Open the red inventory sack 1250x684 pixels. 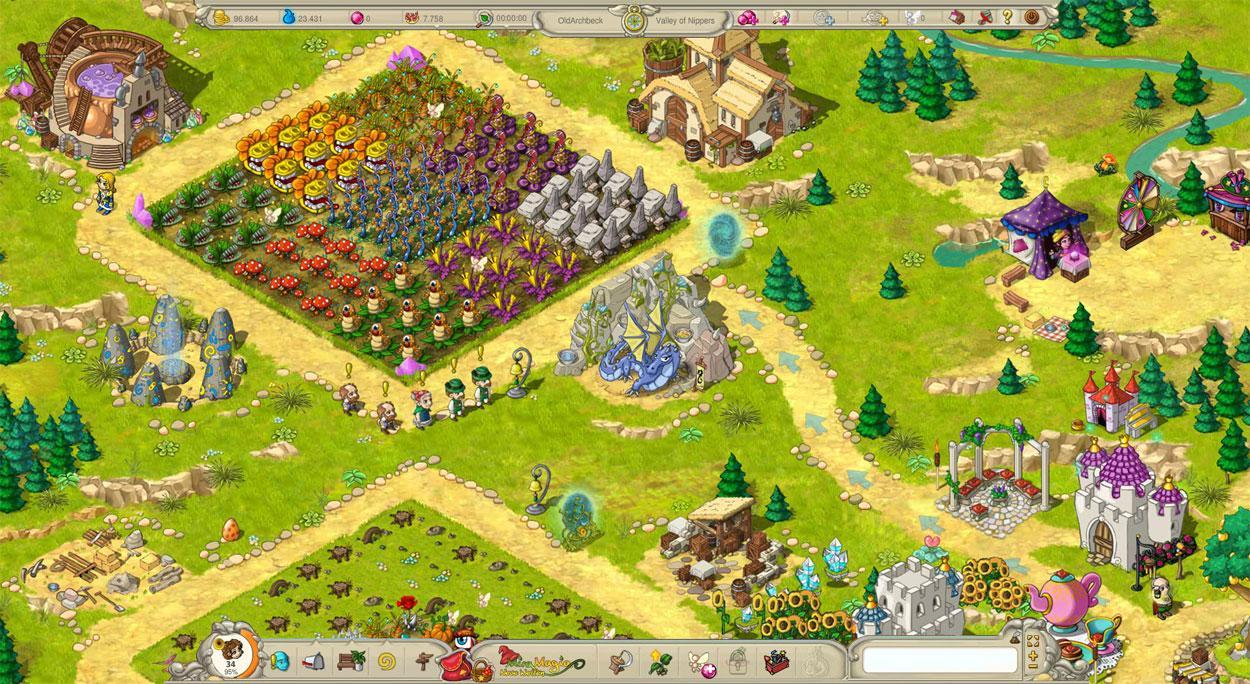click(x=458, y=662)
